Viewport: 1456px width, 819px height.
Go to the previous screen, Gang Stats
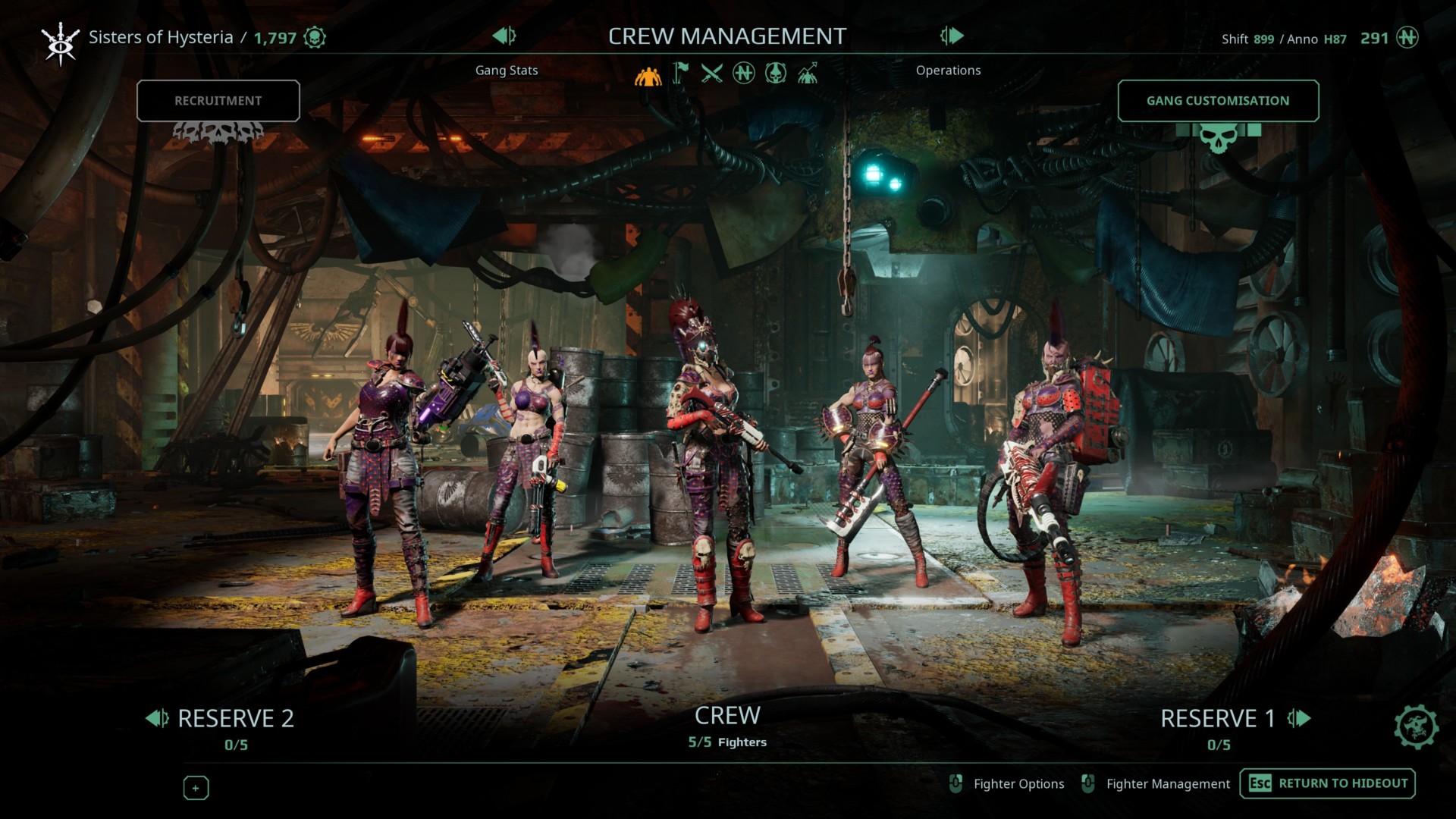click(x=504, y=36)
